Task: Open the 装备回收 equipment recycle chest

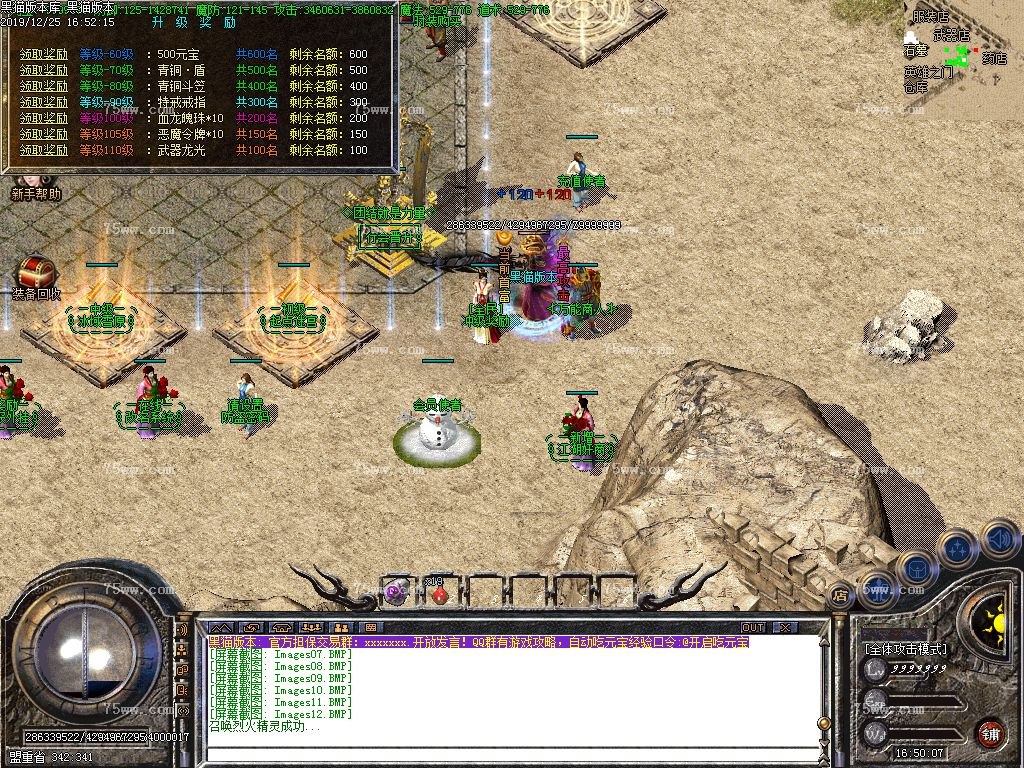Action: click(x=36, y=275)
